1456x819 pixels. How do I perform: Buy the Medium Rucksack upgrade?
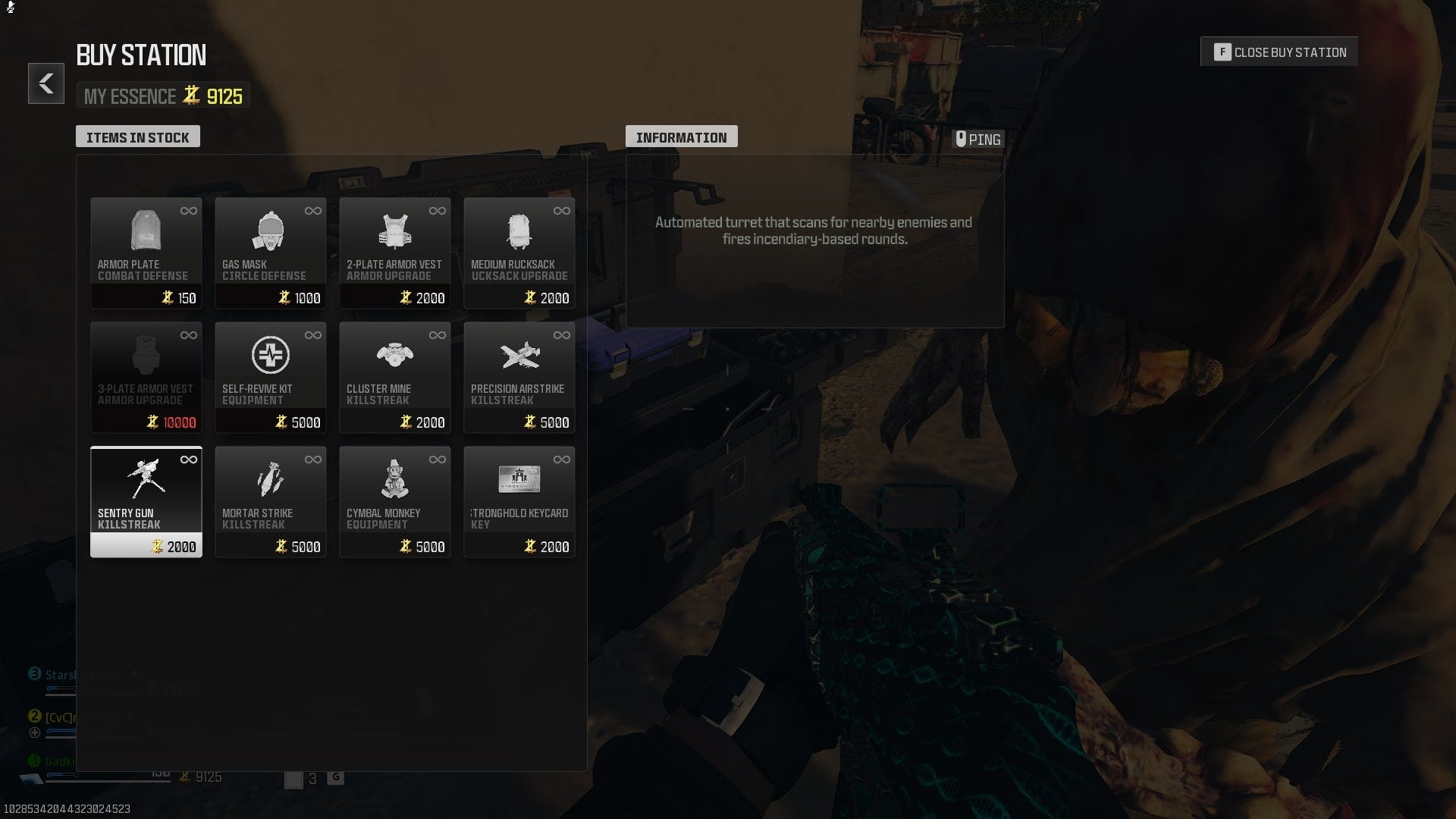pyautogui.click(x=519, y=250)
